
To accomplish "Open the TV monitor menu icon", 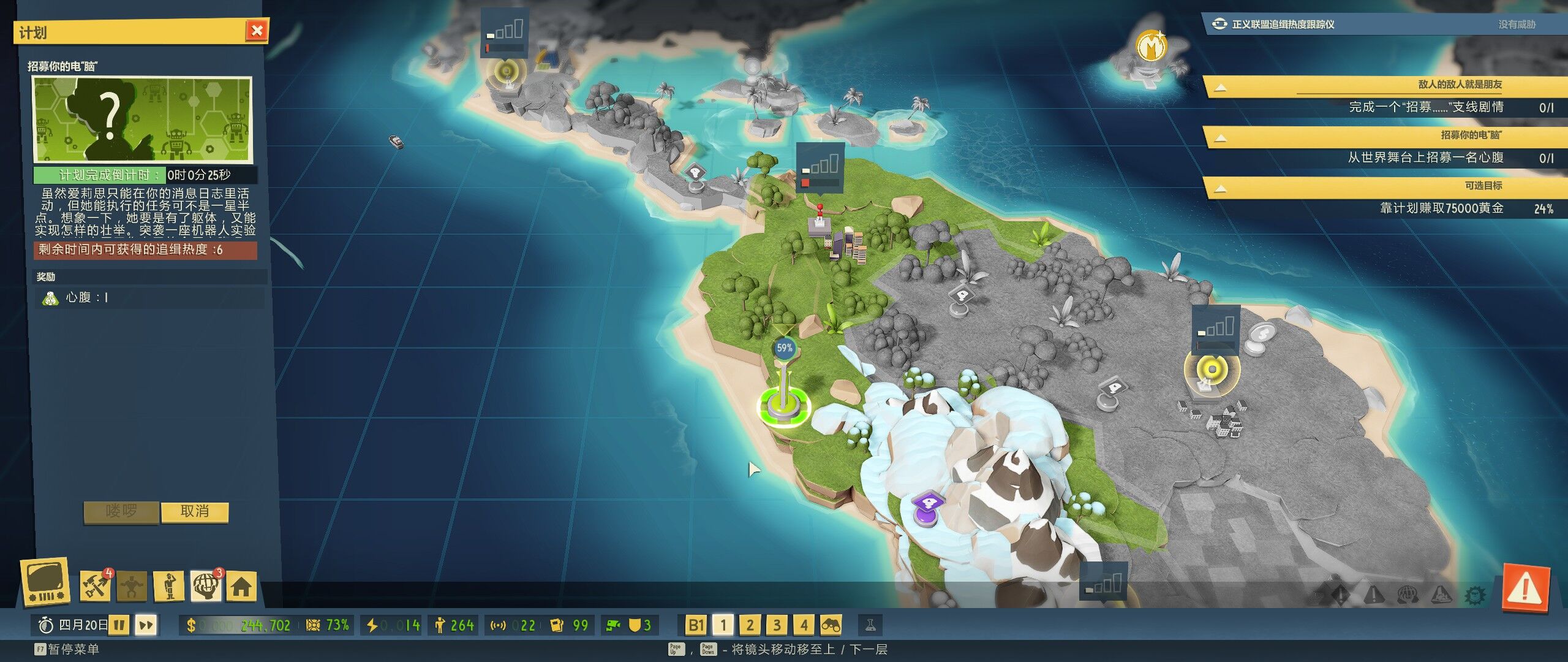I will point(45,582).
